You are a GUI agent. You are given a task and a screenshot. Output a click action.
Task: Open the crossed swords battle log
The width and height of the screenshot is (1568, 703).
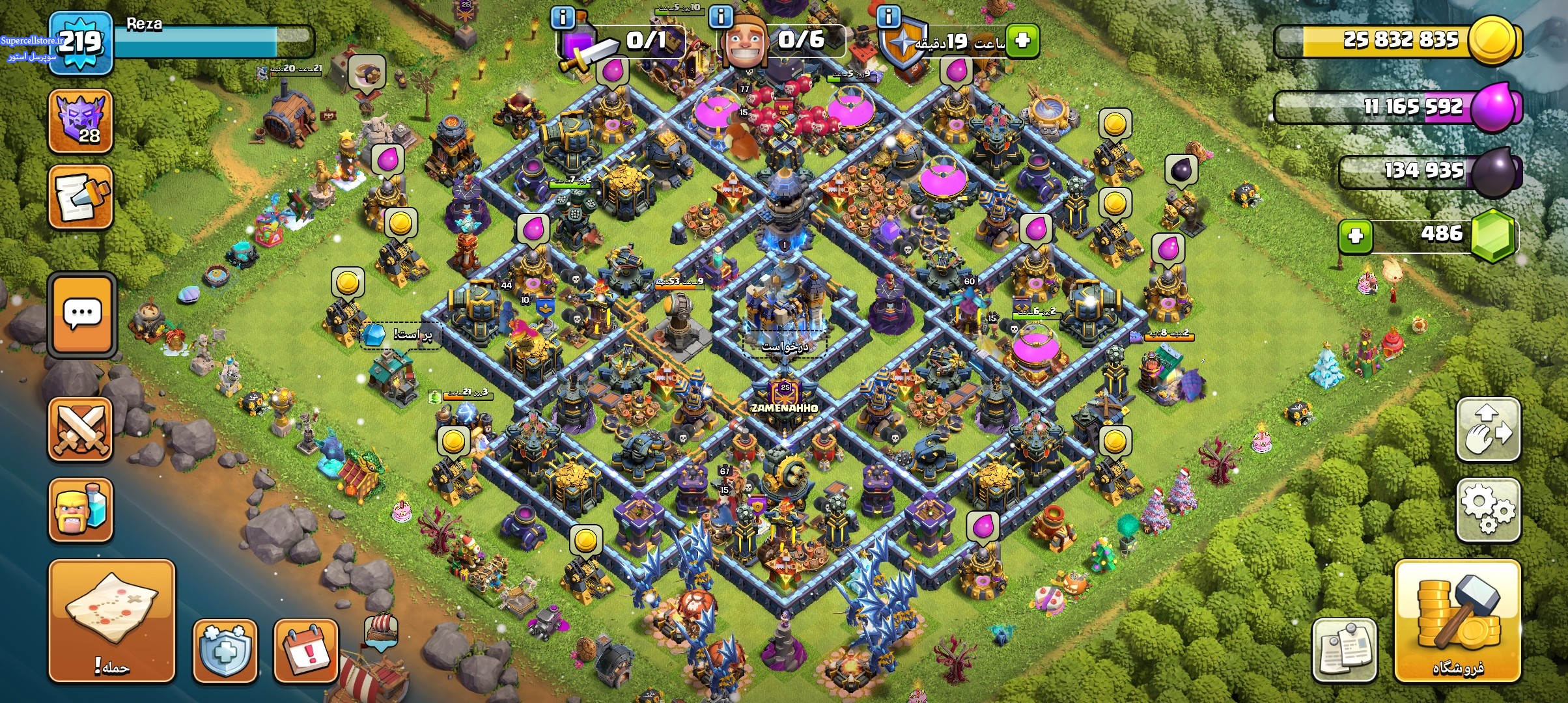81,430
